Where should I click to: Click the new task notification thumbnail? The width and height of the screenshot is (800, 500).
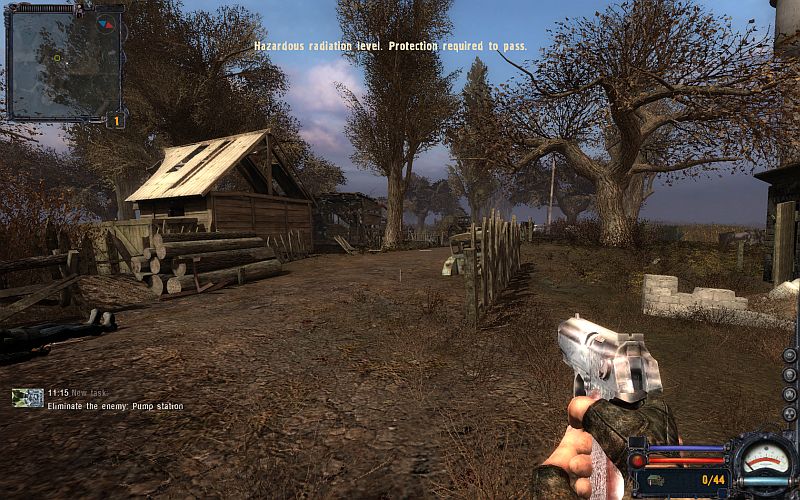[28, 398]
